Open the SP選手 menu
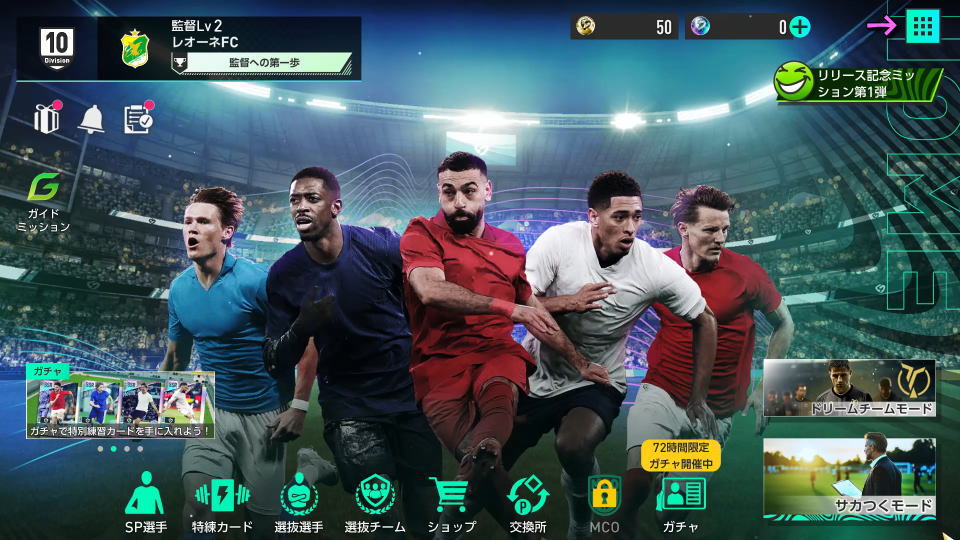Viewport: 960px width, 540px height. coord(146,503)
